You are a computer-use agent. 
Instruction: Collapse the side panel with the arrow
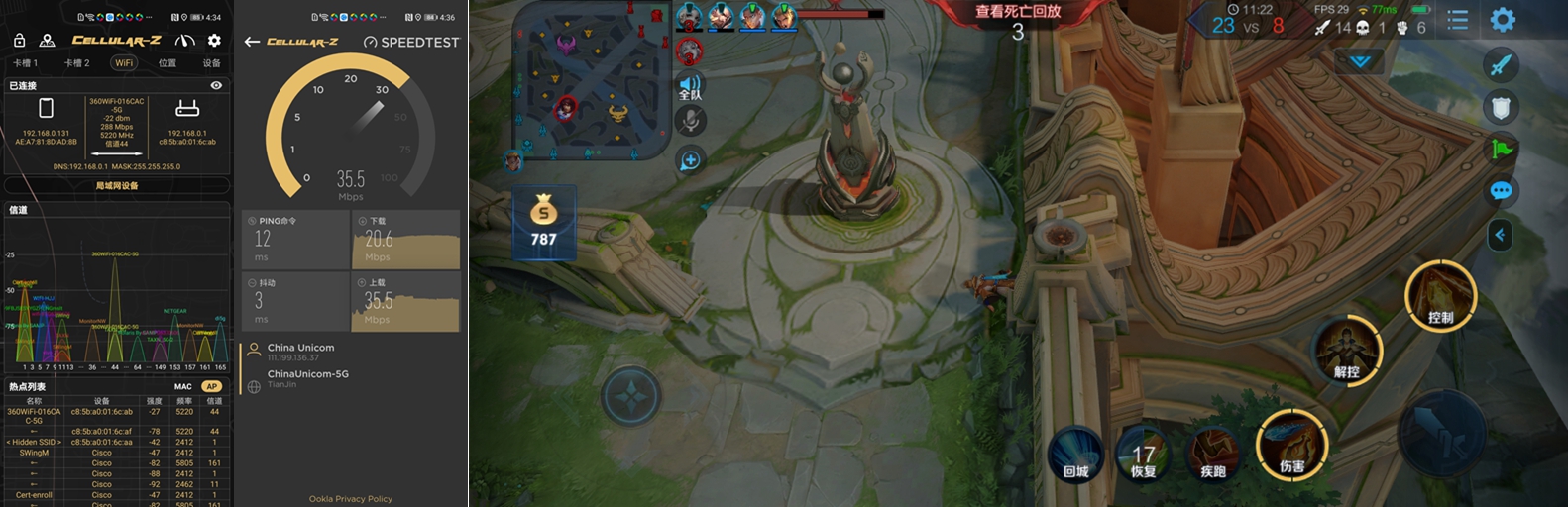[x=1500, y=235]
